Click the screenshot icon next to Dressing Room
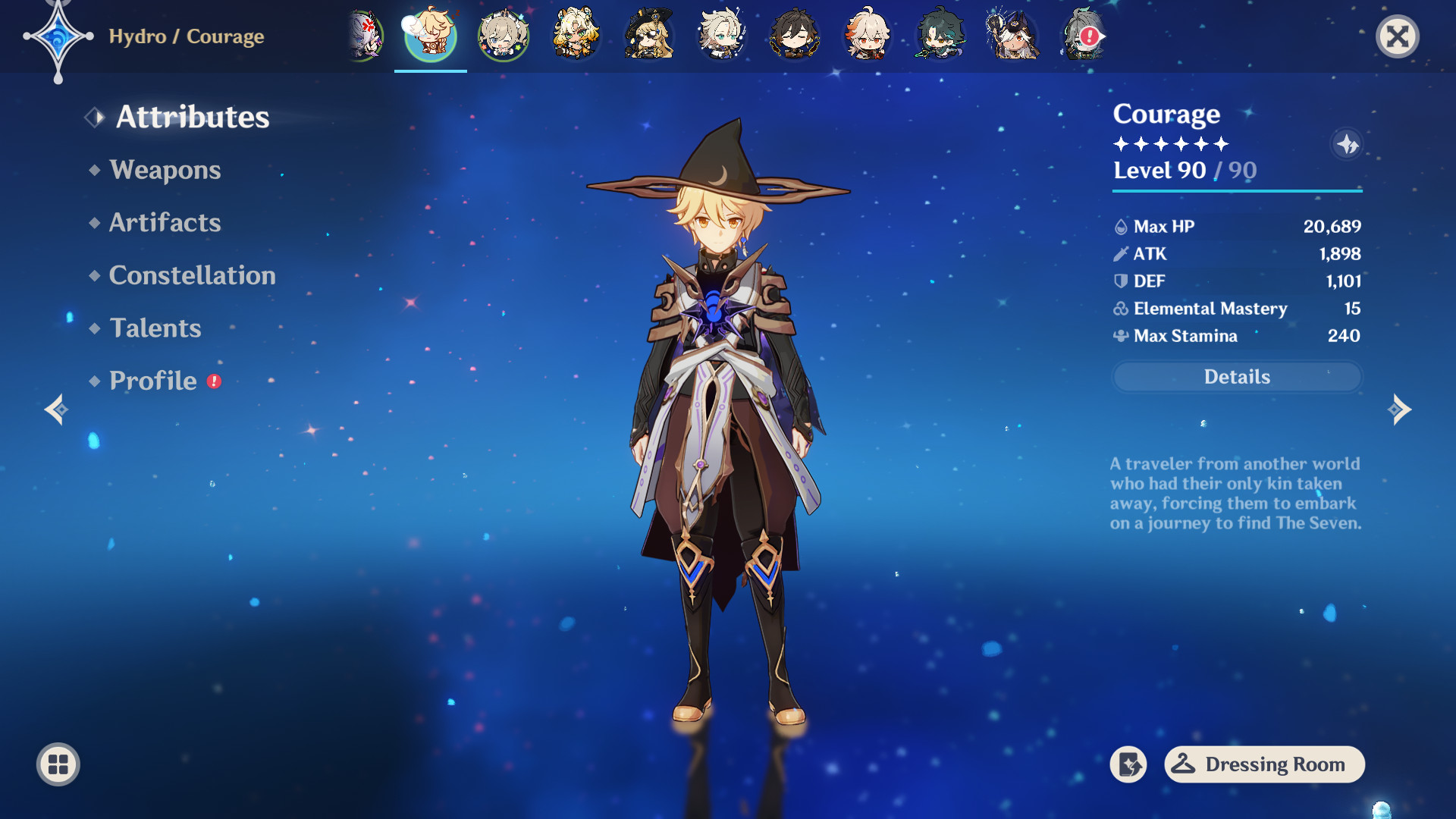 point(1129,764)
